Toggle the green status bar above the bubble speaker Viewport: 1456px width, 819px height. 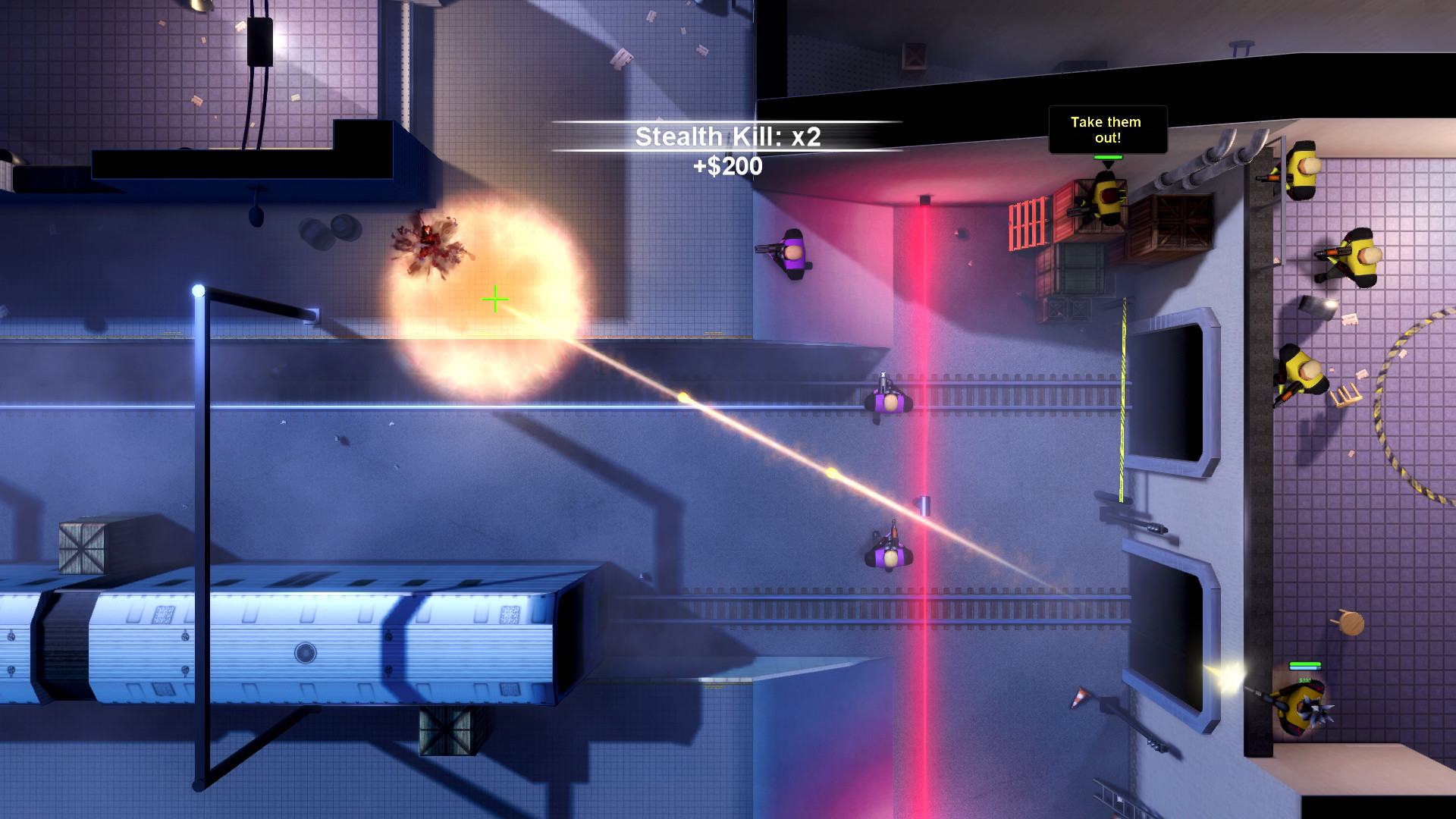point(1109,157)
